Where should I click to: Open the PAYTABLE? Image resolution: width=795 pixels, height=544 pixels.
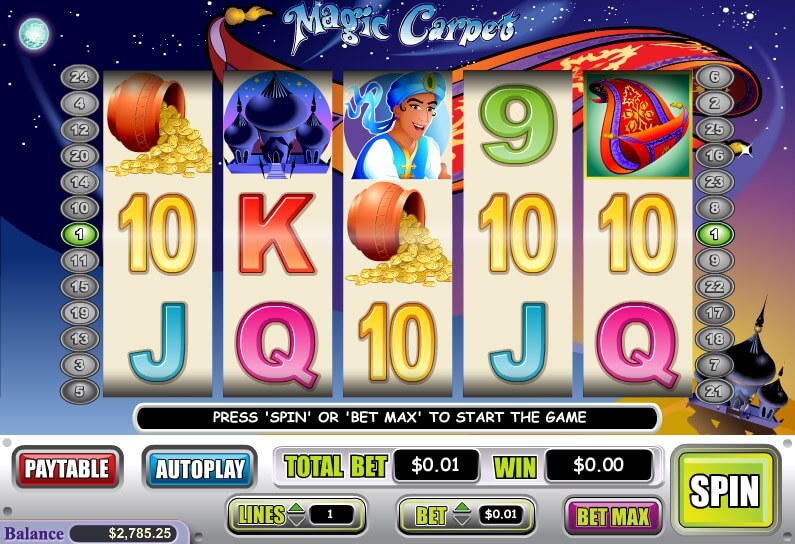(x=66, y=468)
